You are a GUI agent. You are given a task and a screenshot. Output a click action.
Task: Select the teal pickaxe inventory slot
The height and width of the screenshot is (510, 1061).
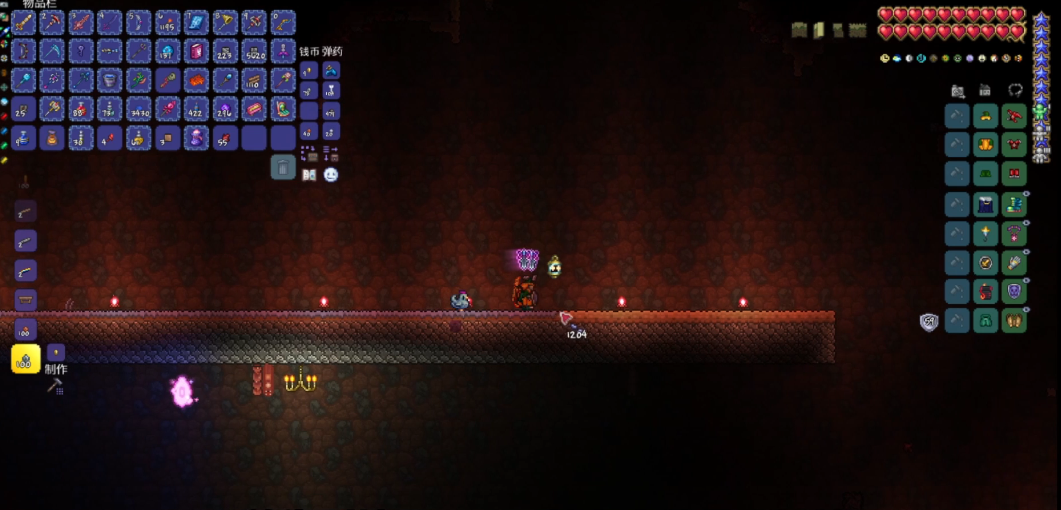click(x=53, y=51)
